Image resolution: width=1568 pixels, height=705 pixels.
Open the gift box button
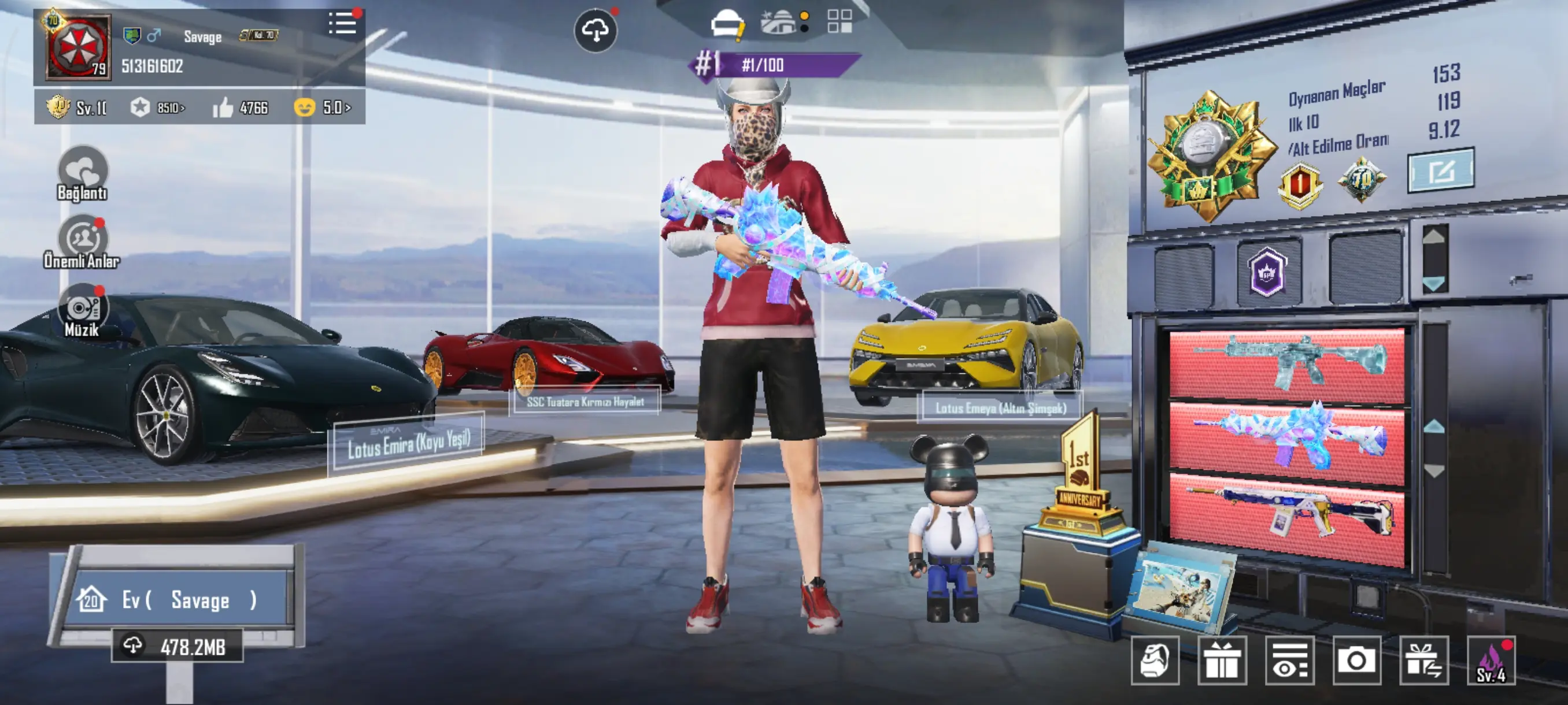click(x=1222, y=661)
